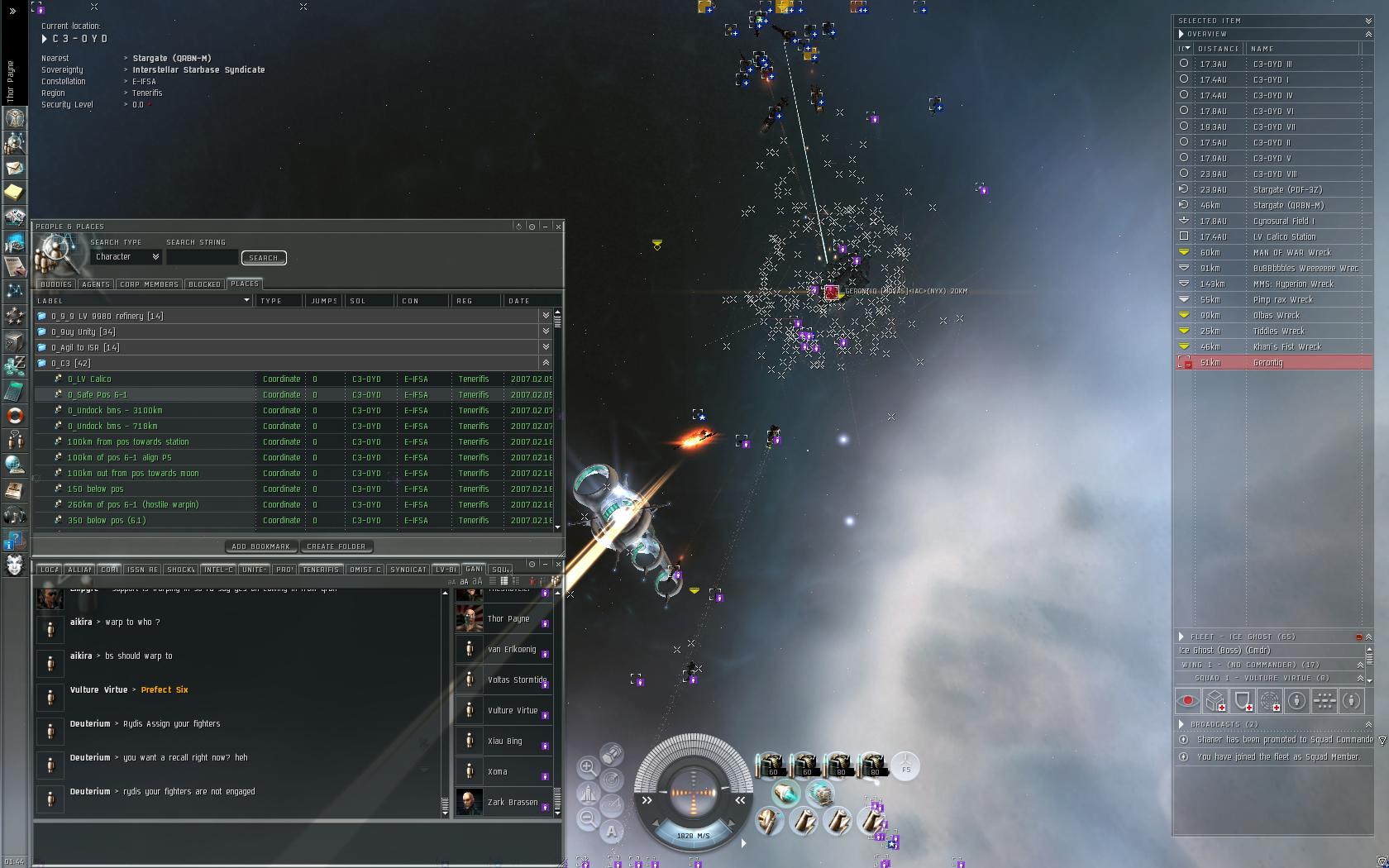
Task: Collapse the 0_C3 bookmark folder
Action: point(546,363)
